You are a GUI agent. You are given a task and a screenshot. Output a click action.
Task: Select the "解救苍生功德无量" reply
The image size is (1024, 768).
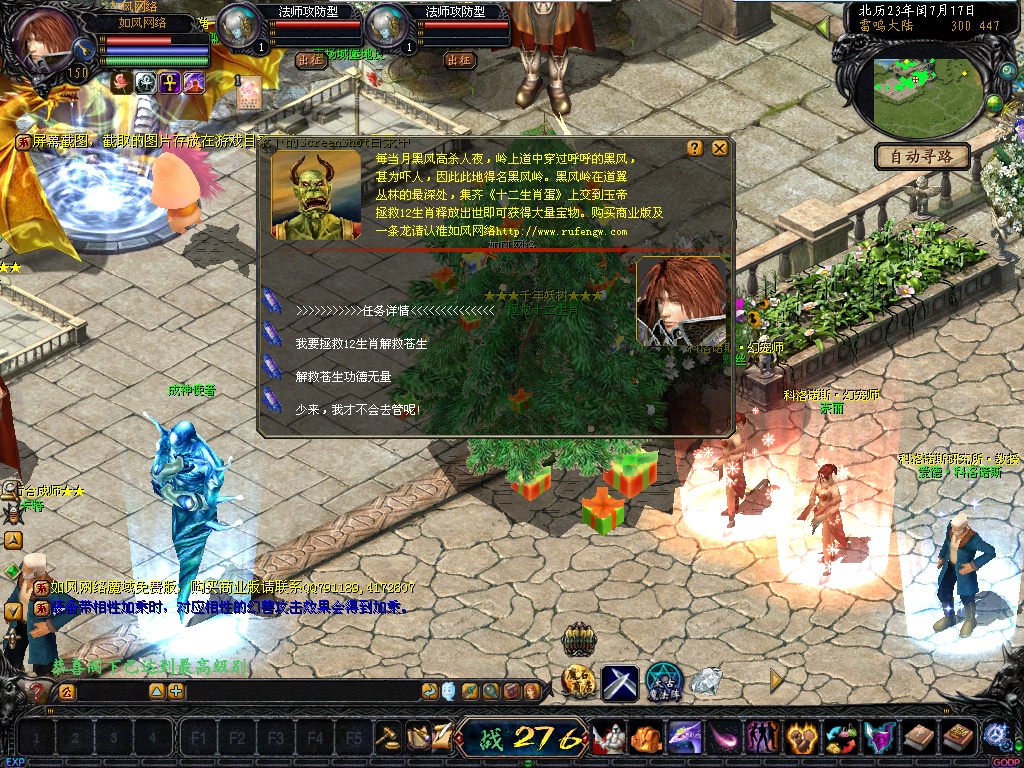click(343, 376)
